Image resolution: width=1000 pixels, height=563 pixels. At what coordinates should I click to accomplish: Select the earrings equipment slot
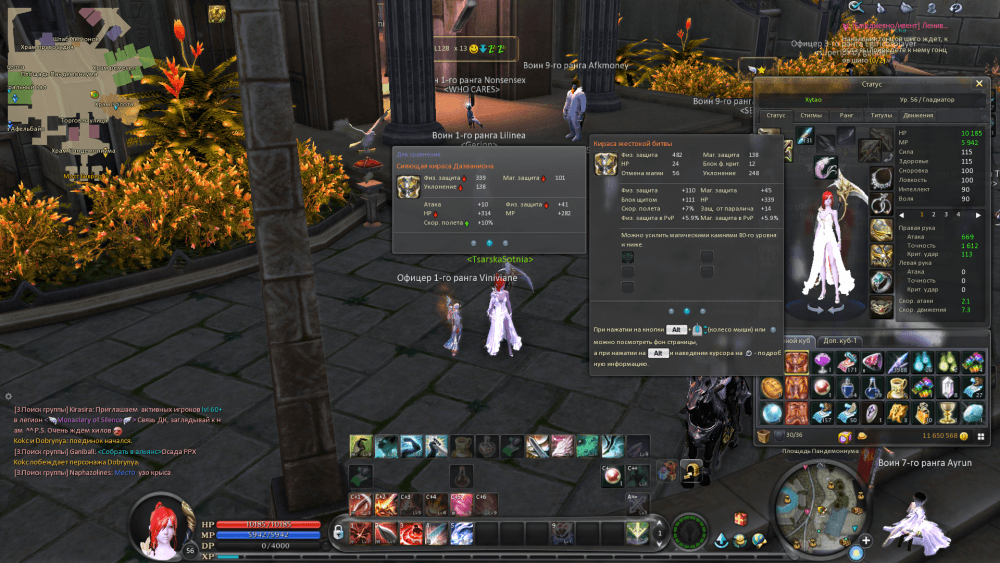880,205
